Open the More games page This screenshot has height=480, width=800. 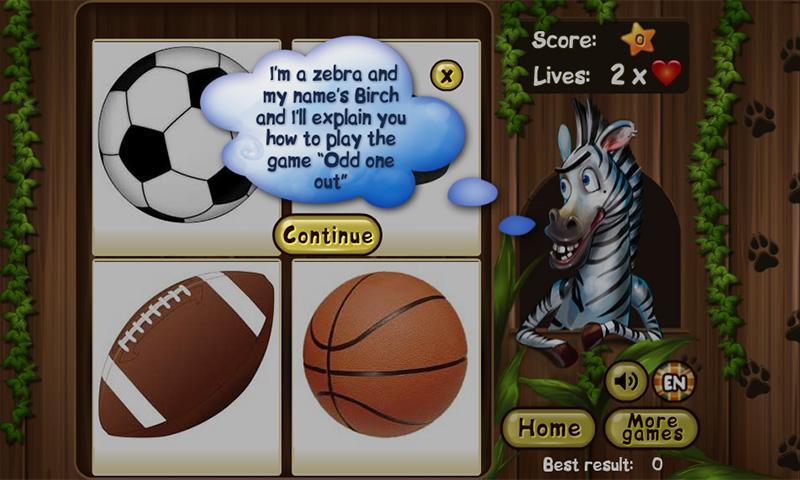[652, 429]
